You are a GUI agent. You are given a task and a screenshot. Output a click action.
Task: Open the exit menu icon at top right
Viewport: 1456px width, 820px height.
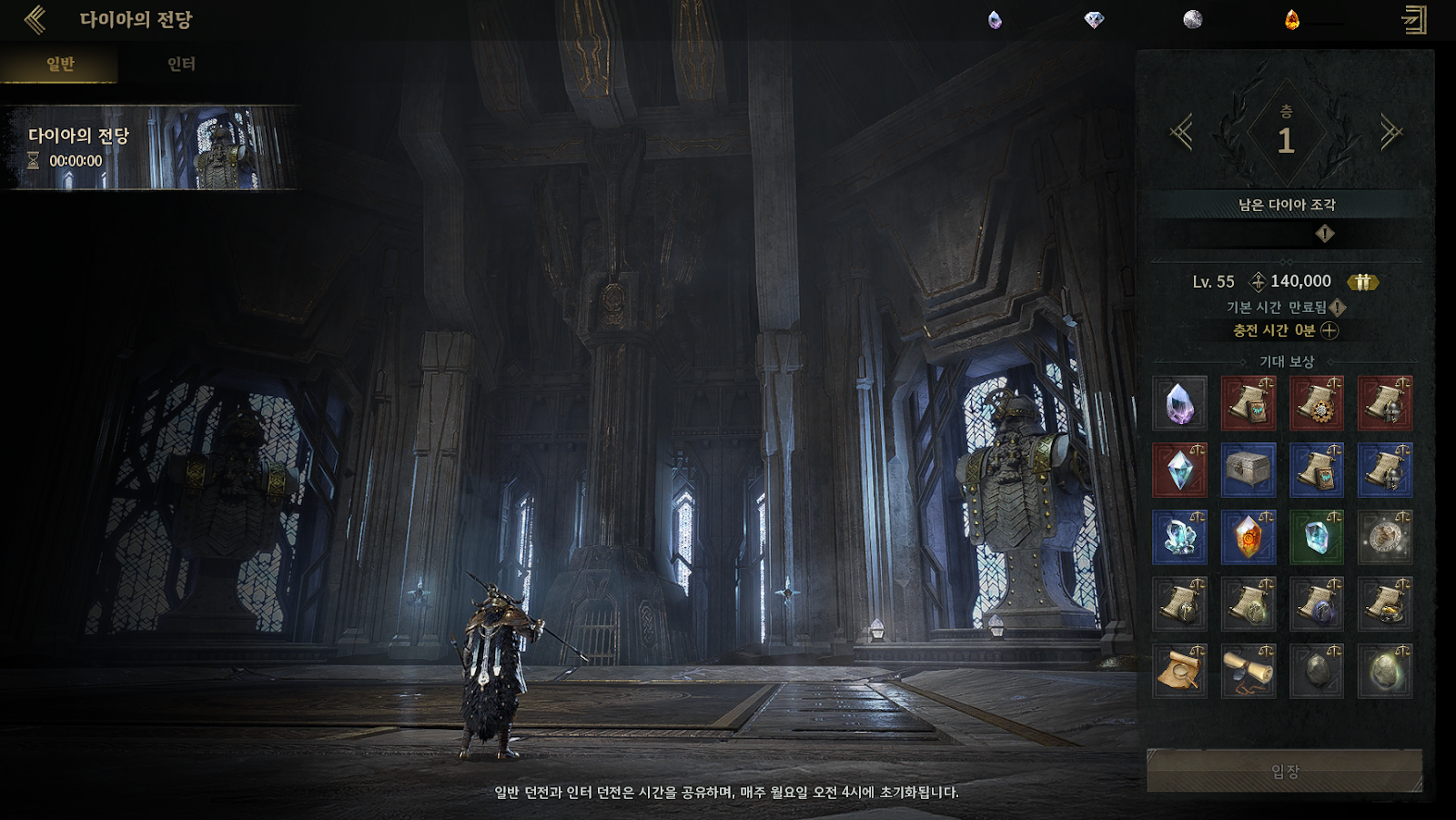1414,20
